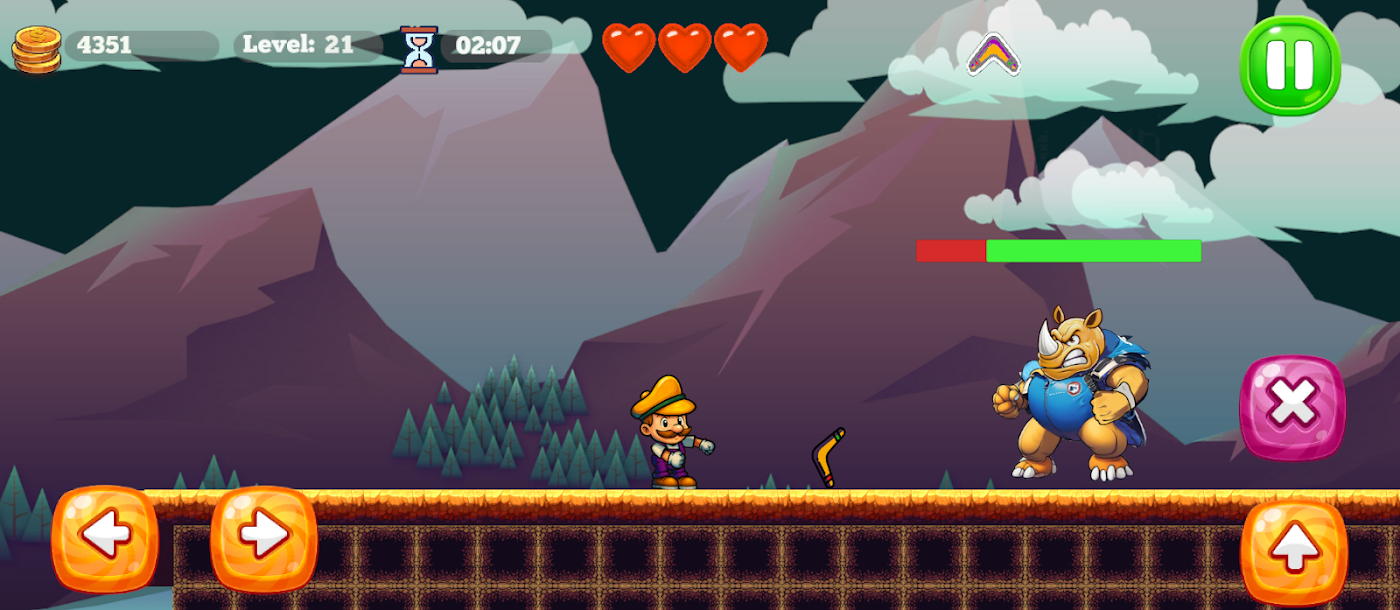Hit the pink X attack button
Screen dimensions: 1400x610
pyautogui.click(x=1292, y=407)
